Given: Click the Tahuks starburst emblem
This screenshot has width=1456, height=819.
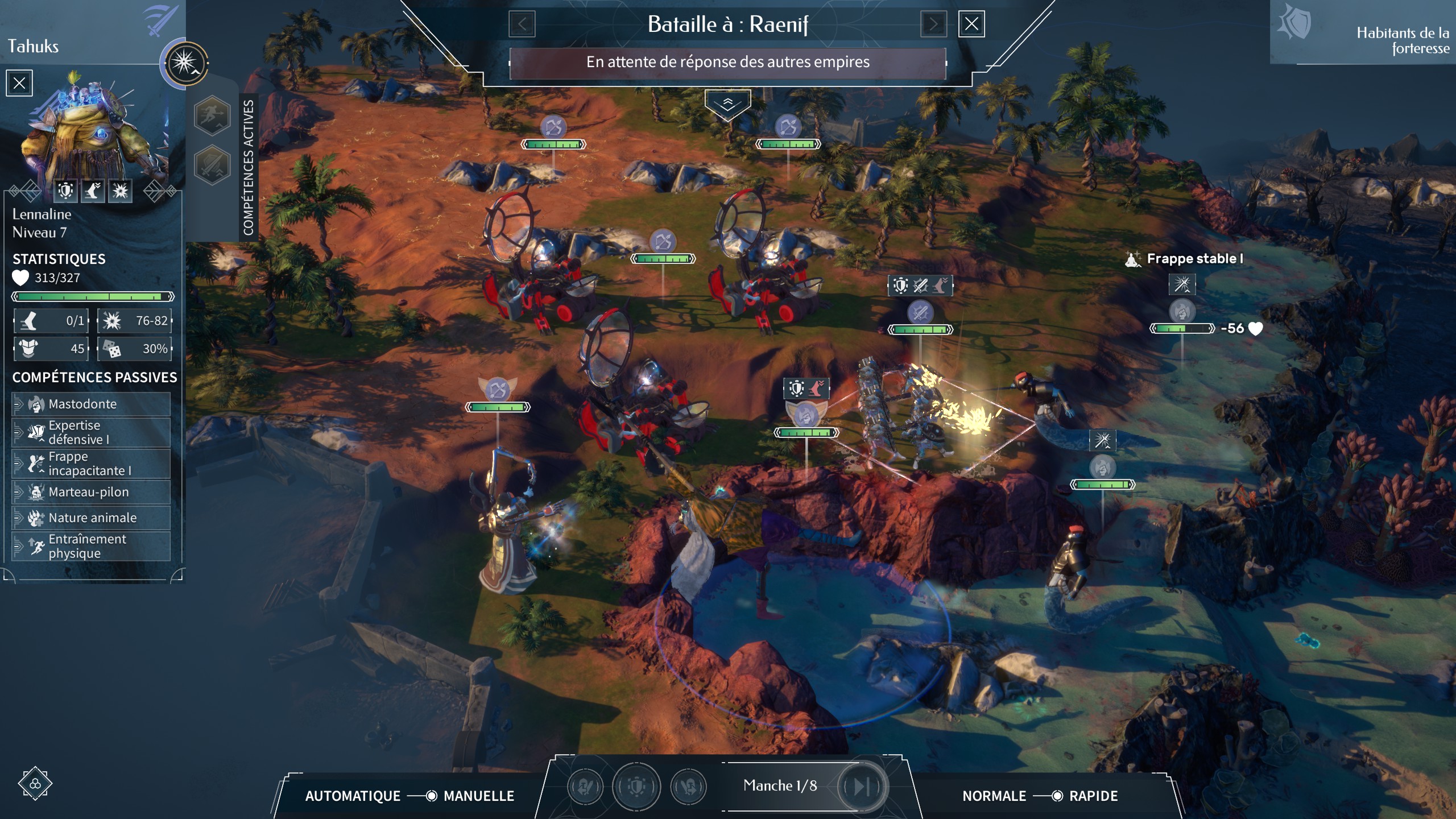Looking at the screenshot, I should [185, 63].
